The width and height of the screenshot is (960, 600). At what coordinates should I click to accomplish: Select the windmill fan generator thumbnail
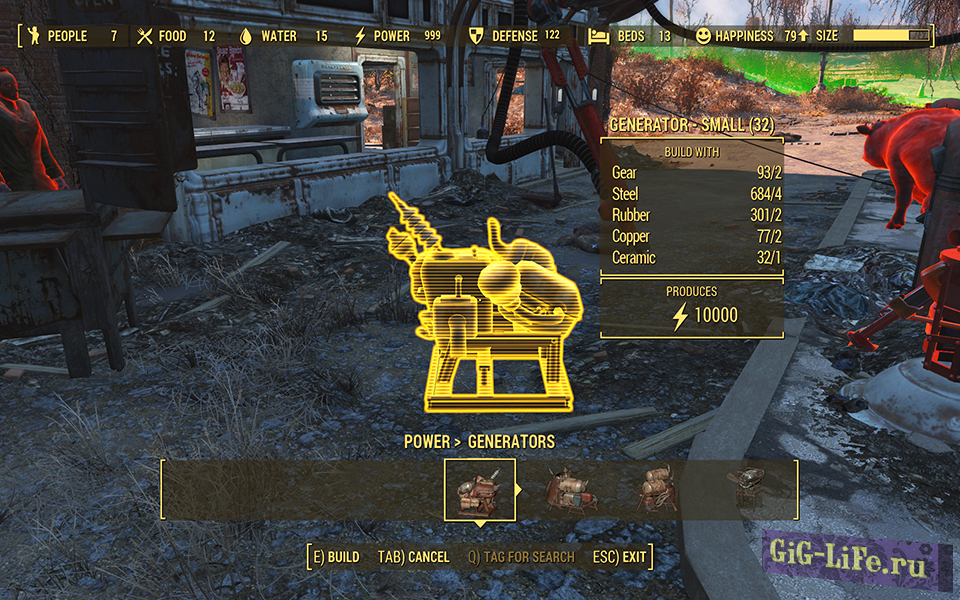[746, 488]
